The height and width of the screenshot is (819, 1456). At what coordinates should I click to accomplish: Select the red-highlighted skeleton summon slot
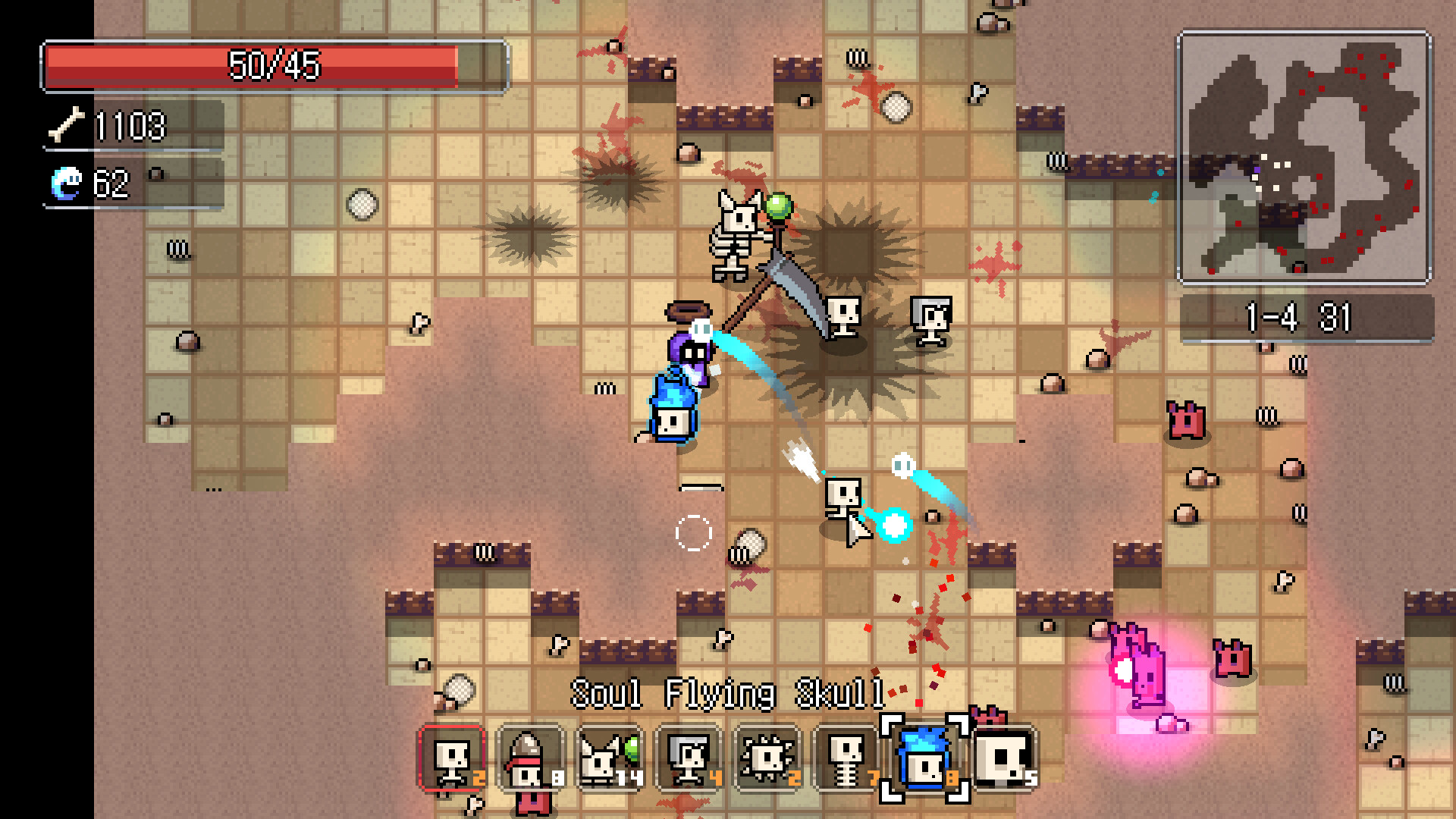click(451, 758)
